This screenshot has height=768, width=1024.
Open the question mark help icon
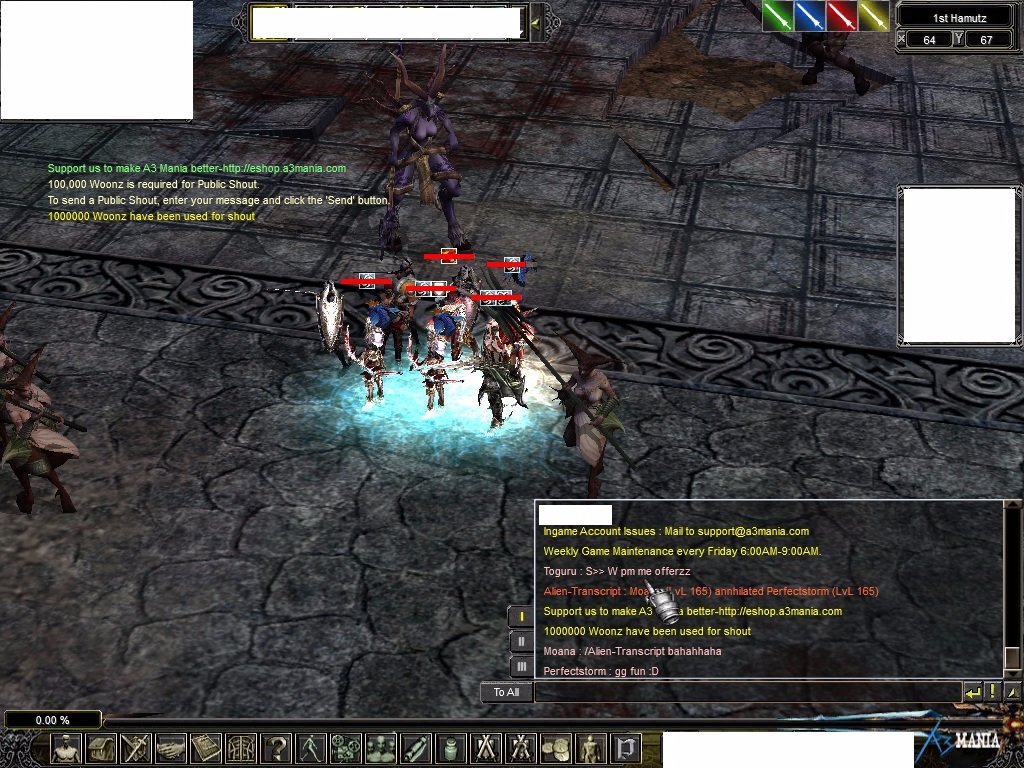[276, 748]
